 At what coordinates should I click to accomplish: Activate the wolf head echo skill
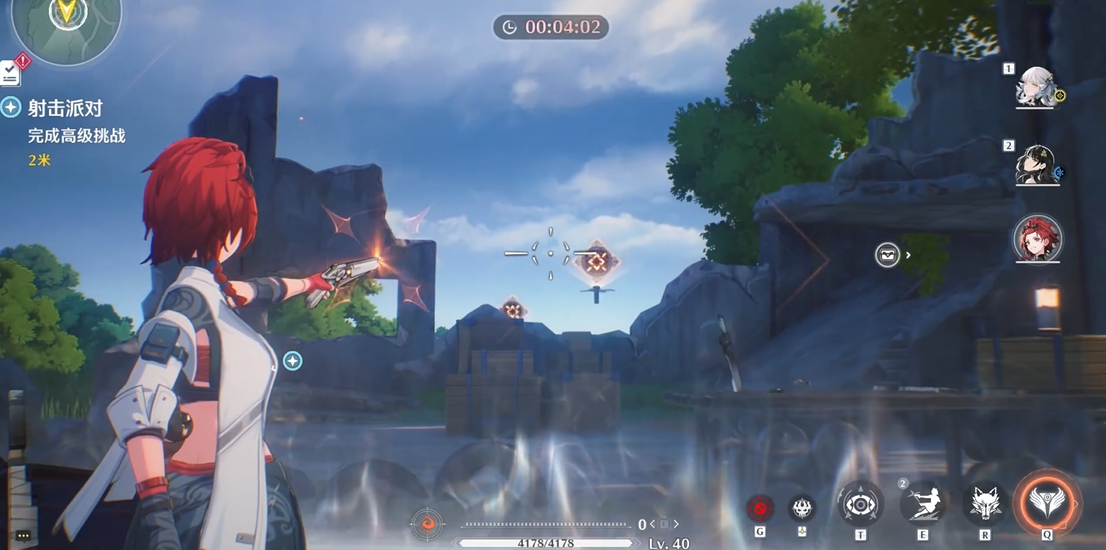click(984, 504)
